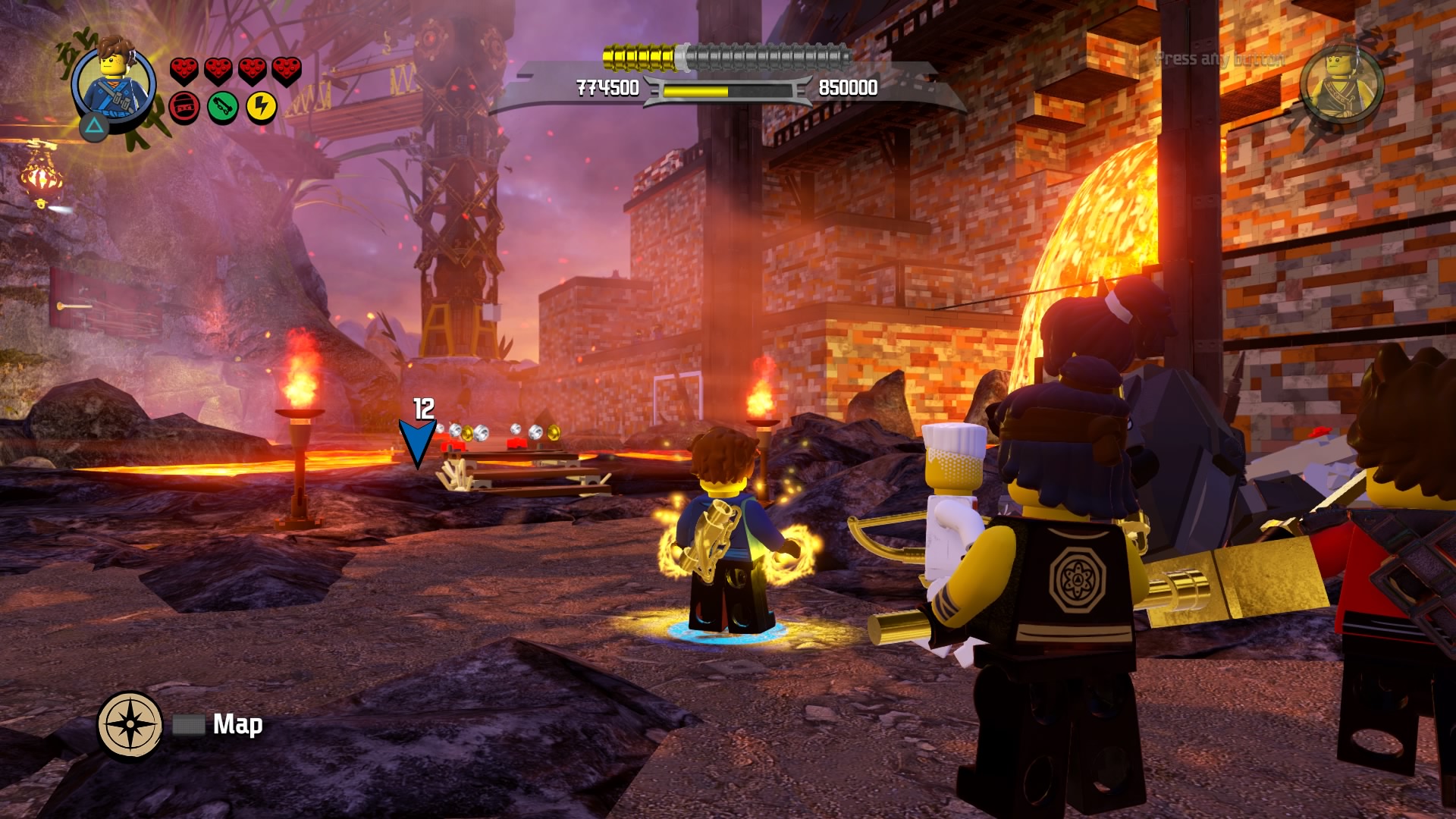1456x819 pixels.
Task: Click the blue objective marker numbered 12
Action: pyautogui.click(x=417, y=442)
